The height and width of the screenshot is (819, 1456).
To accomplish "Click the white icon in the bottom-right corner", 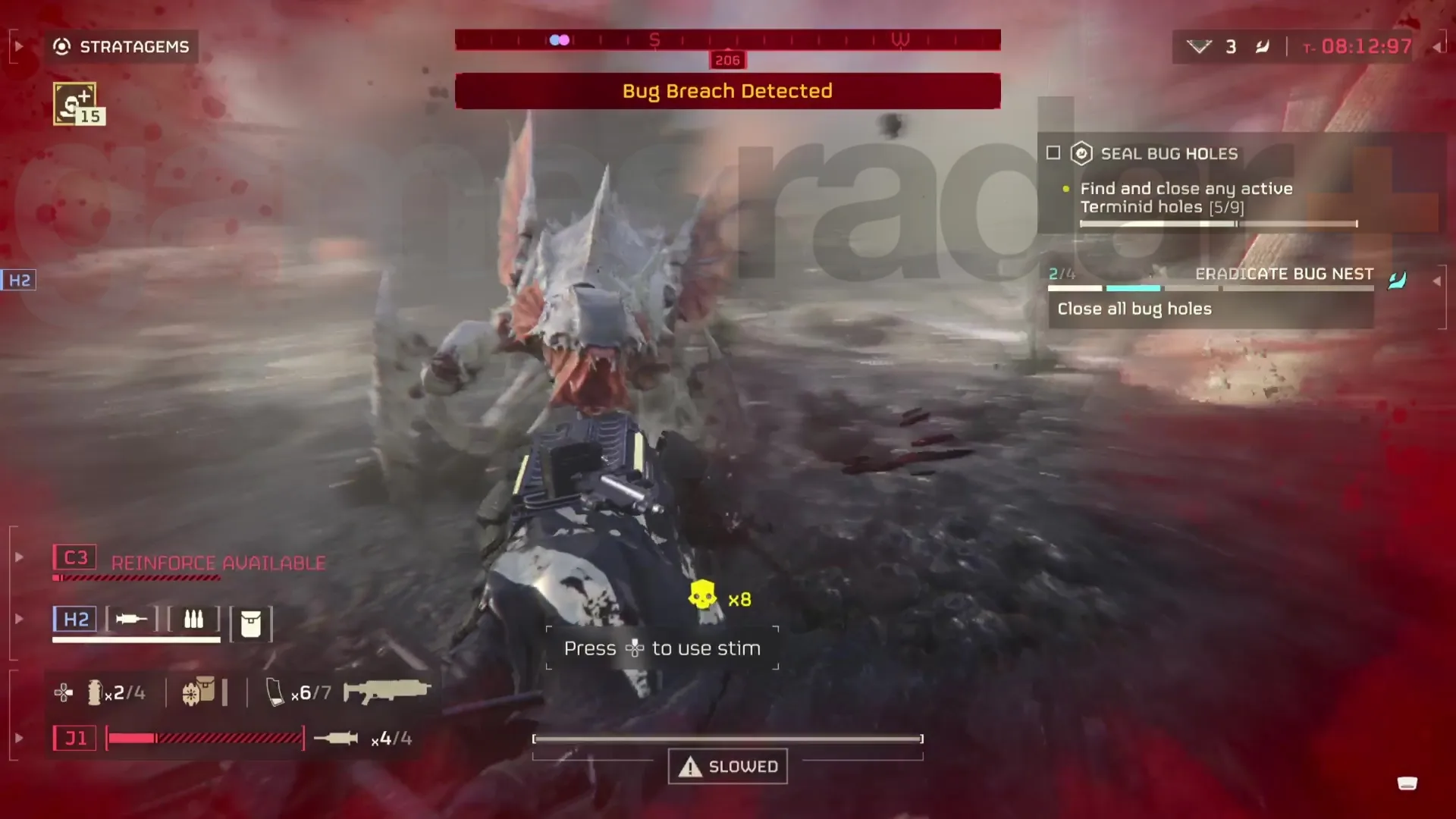I will click(x=1407, y=783).
